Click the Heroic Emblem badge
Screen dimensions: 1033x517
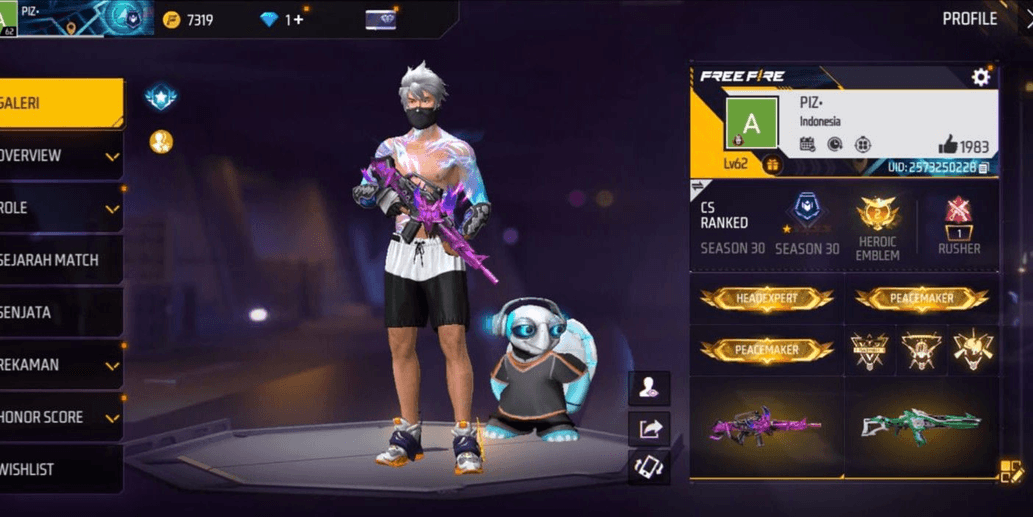coord(878,227)
